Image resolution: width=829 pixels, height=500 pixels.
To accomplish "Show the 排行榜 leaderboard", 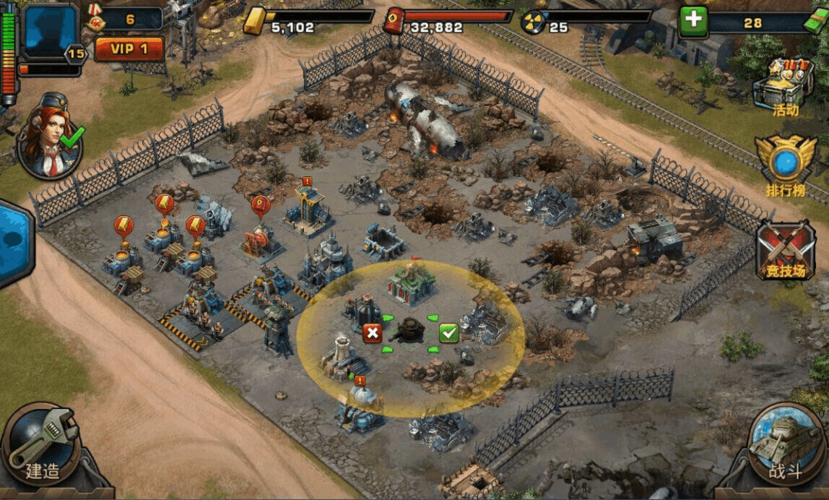I will [785, 165].
